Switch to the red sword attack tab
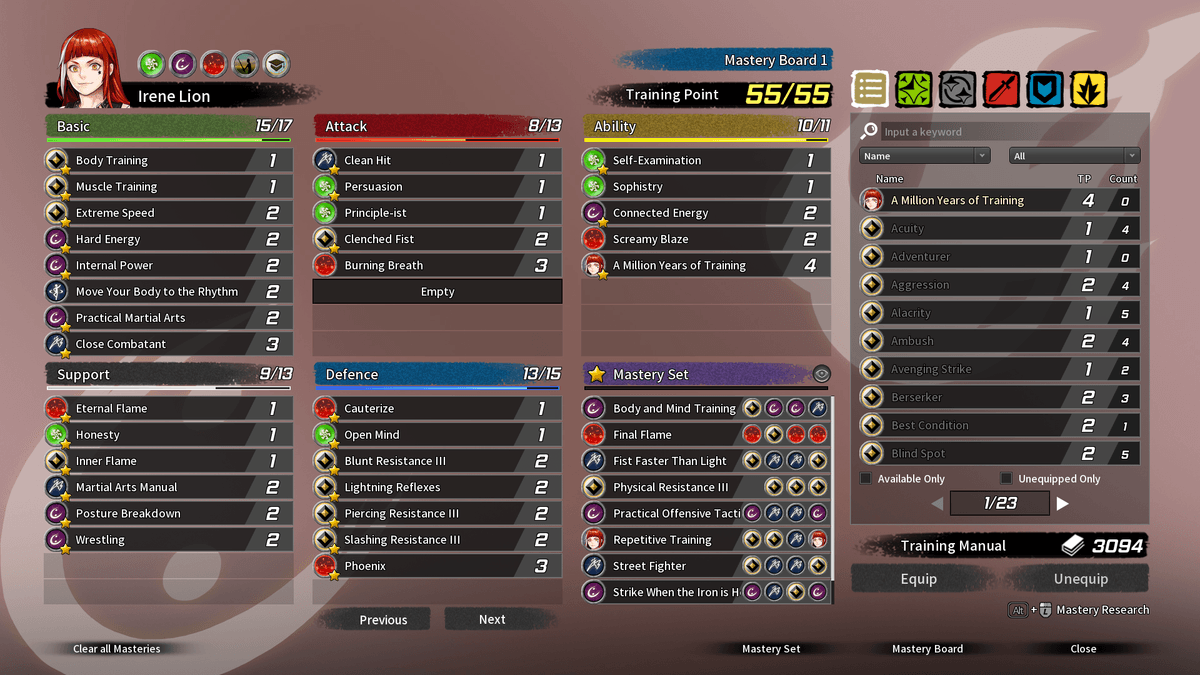 point(1000,90)
